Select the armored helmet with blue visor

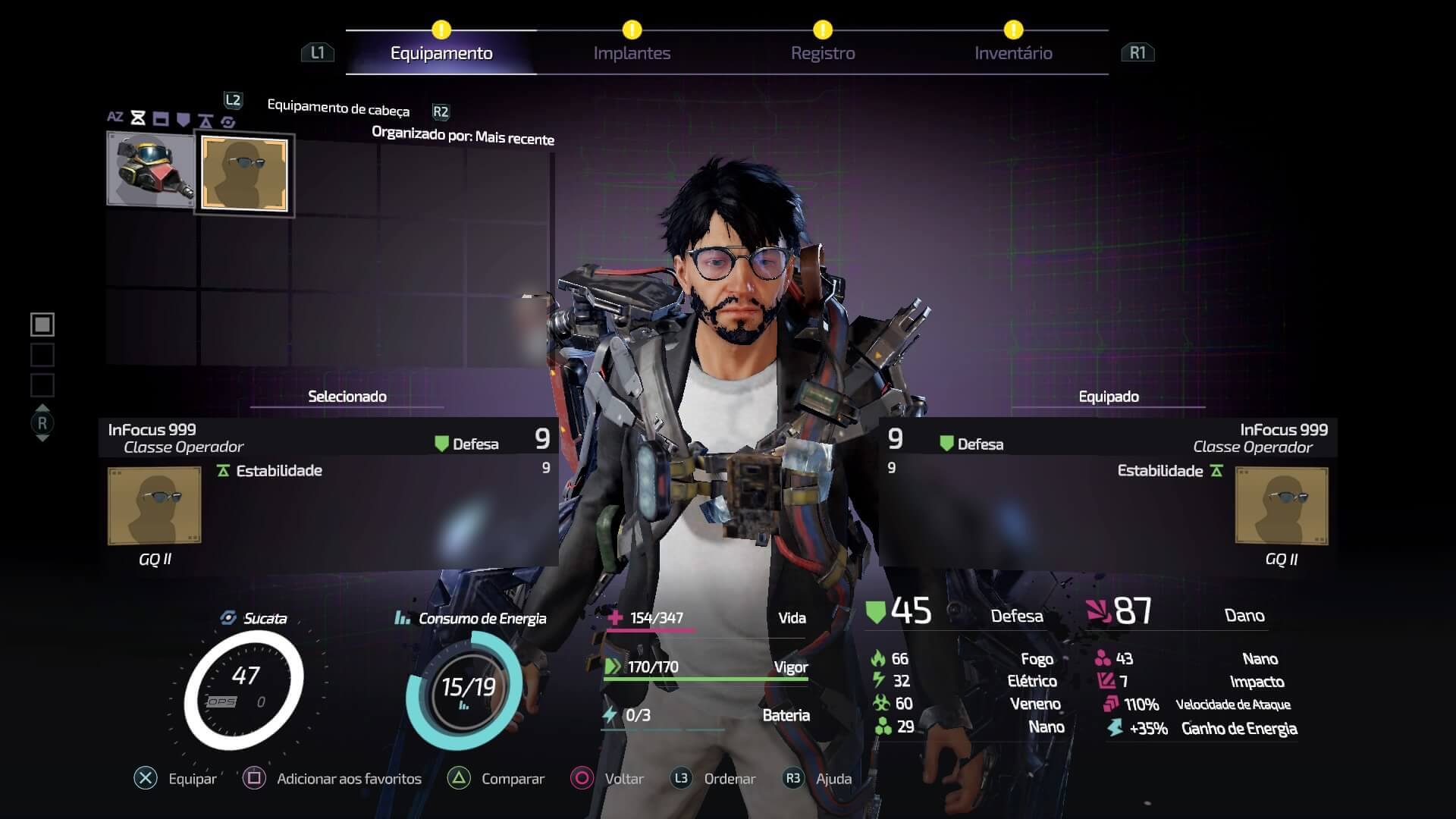(x=151, y=168)
